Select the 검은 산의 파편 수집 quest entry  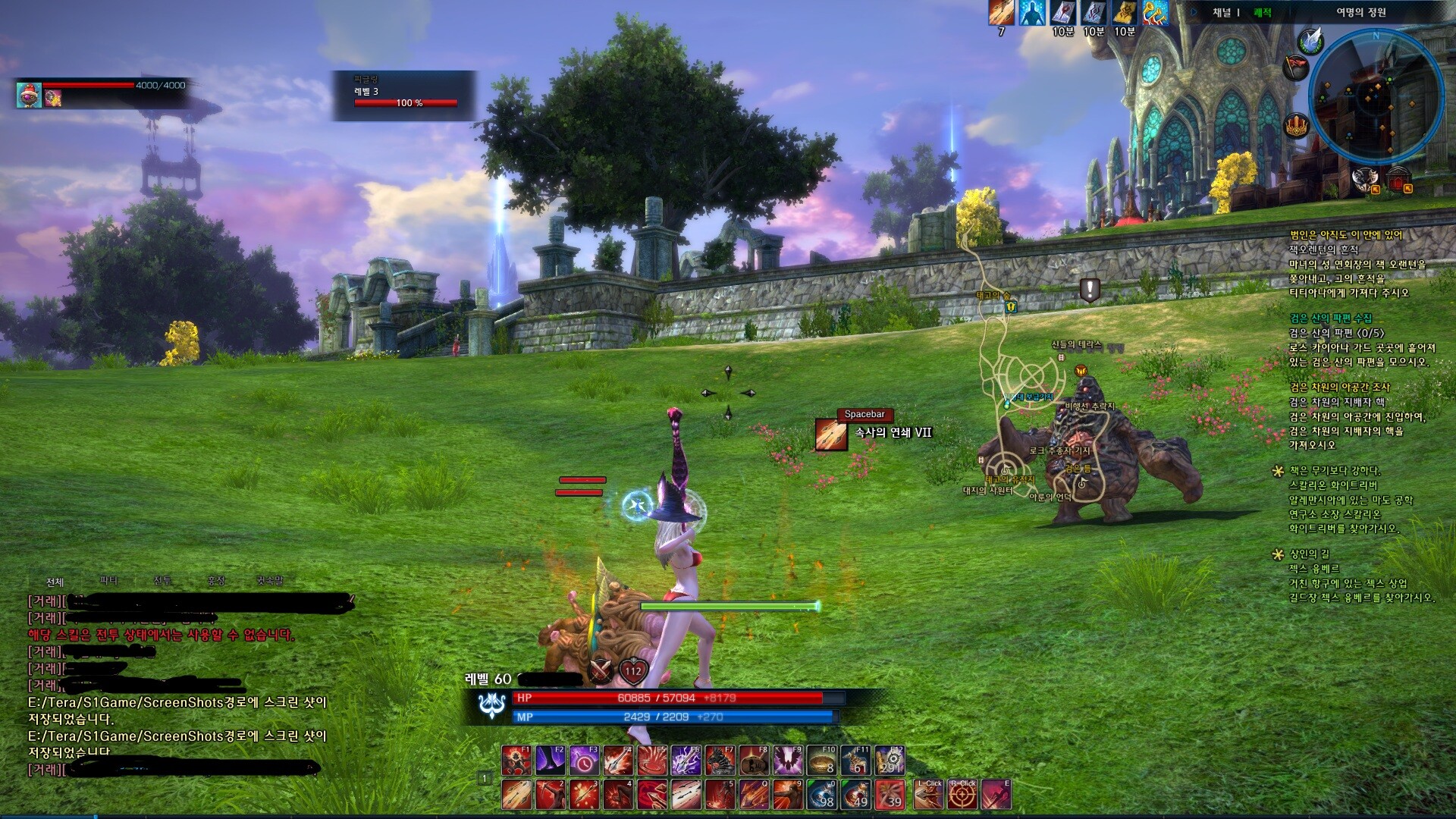[1330, 318]
